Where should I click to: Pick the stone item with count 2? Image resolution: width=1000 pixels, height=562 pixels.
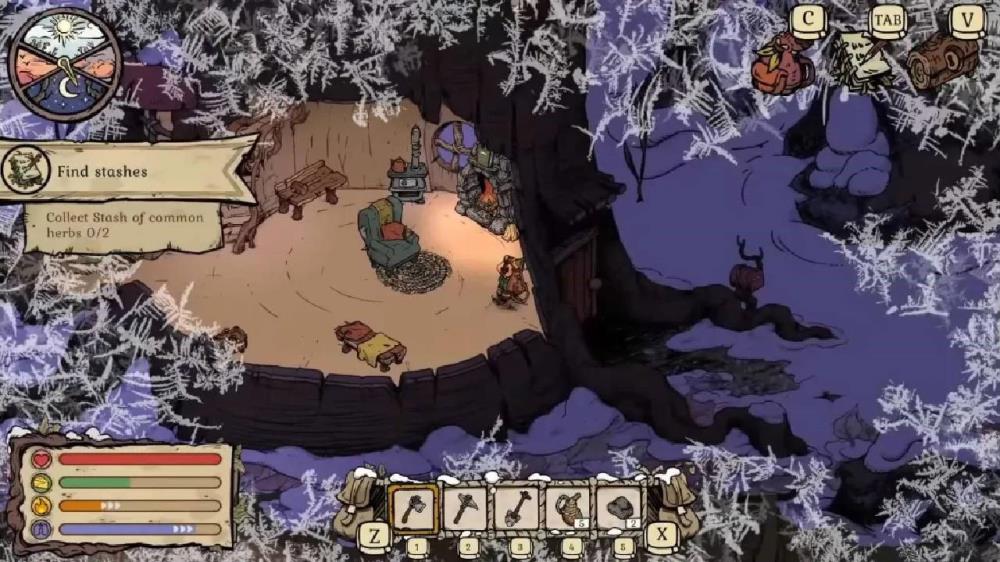coord(620,508)
